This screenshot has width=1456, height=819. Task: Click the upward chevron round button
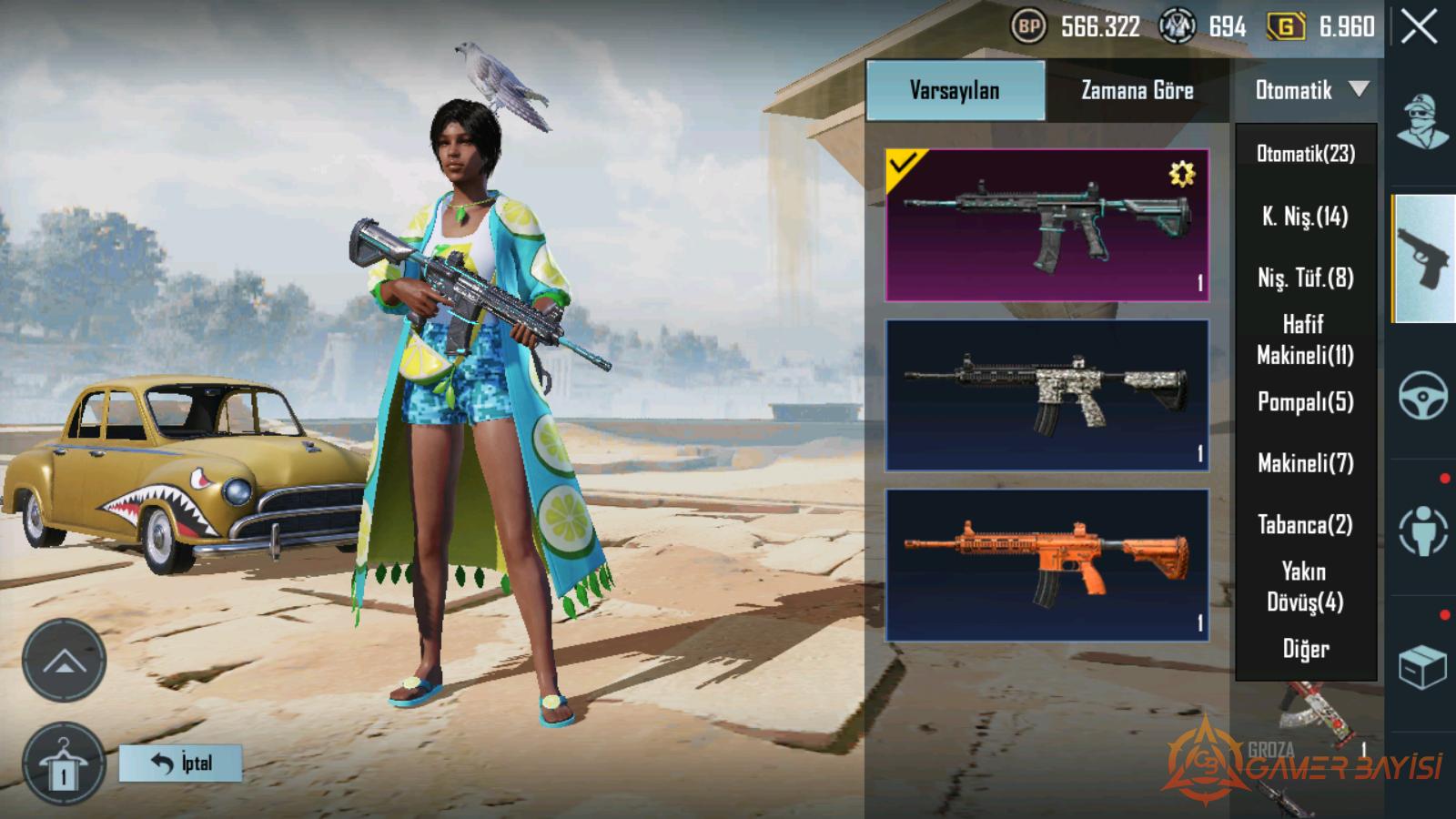click(64, 661)
